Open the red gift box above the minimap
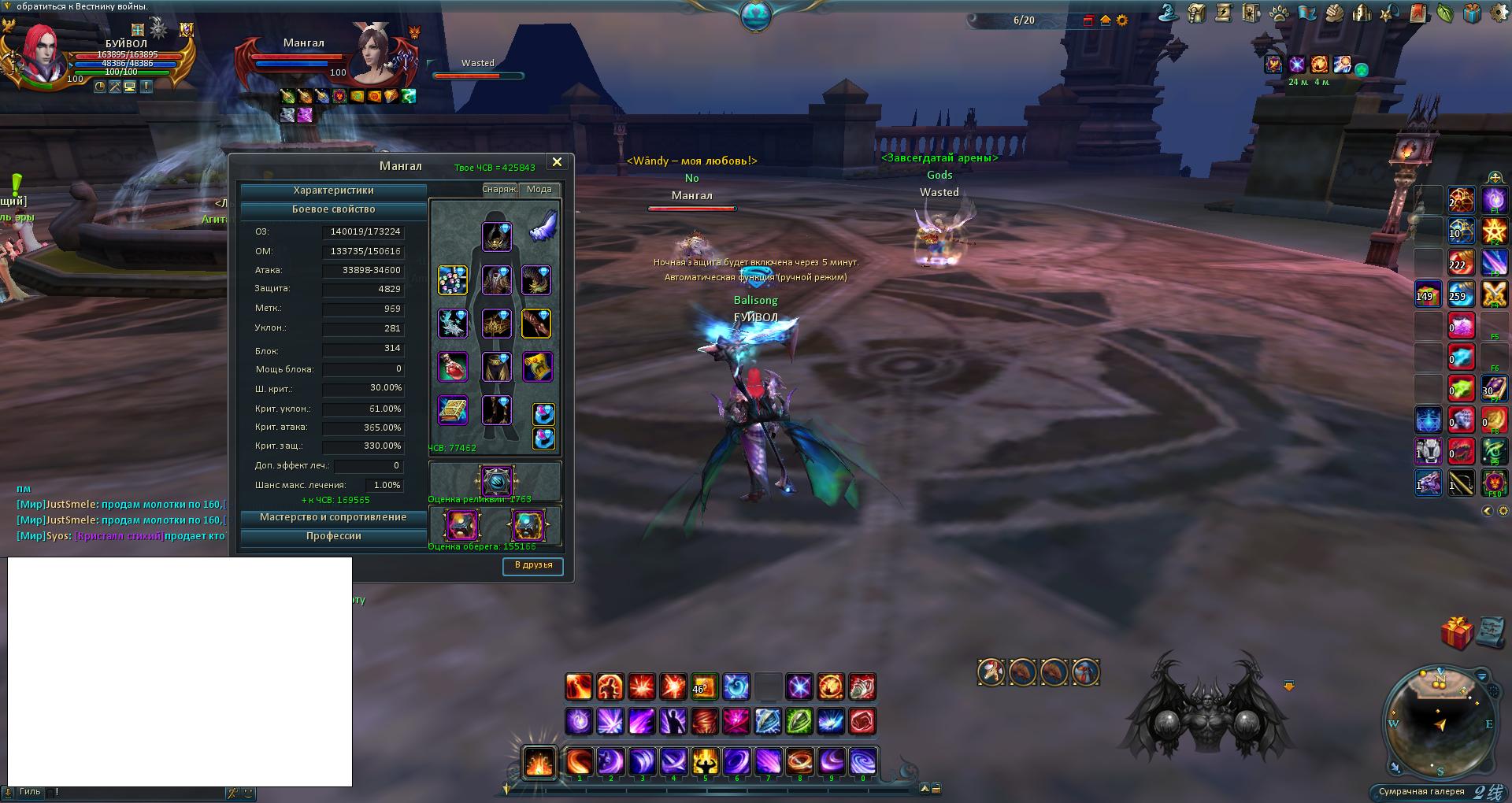The width and height of the screenshot is (1512, 803). click(1456, 632)
